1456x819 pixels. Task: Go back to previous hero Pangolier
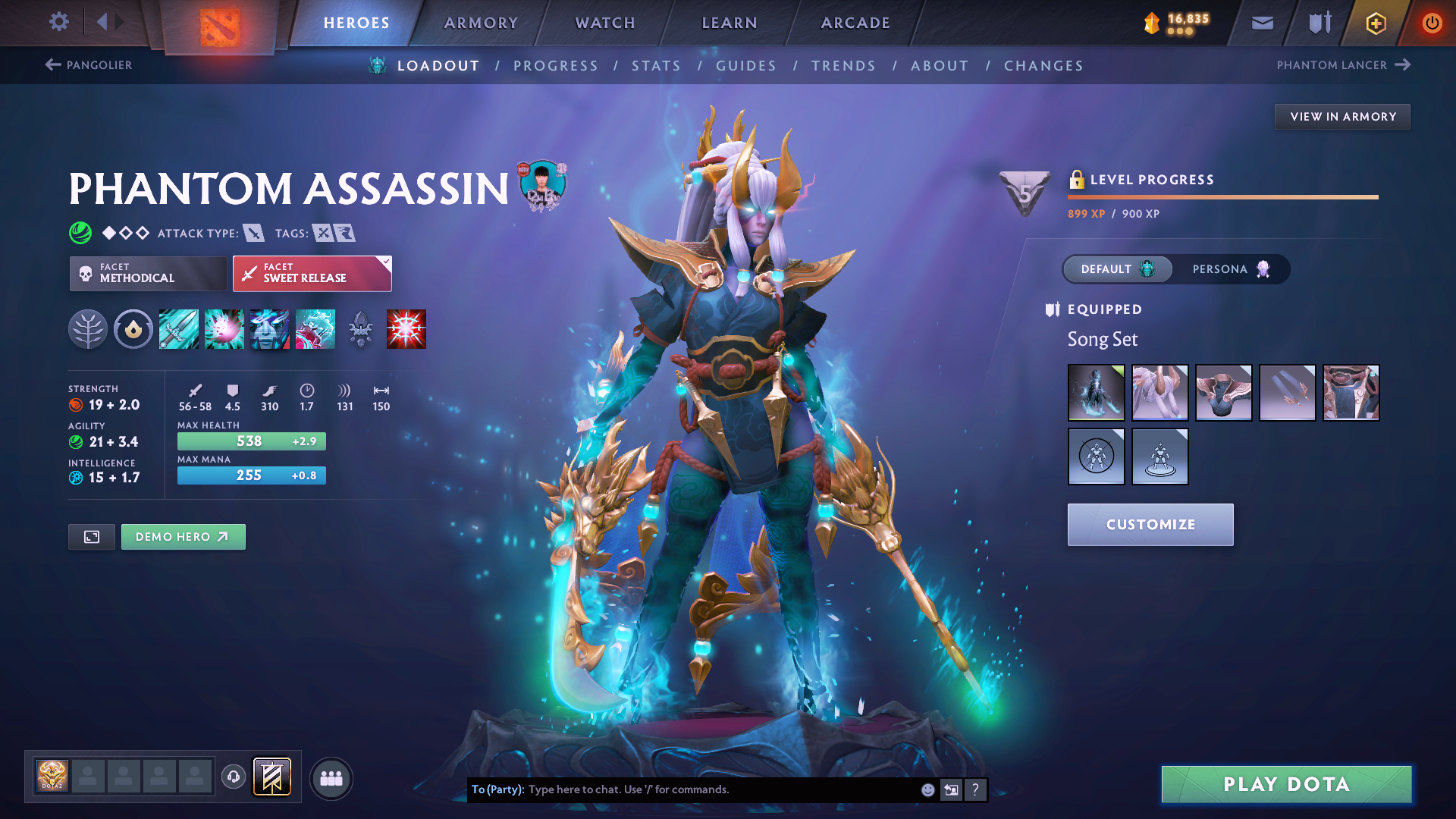(89, 65)
